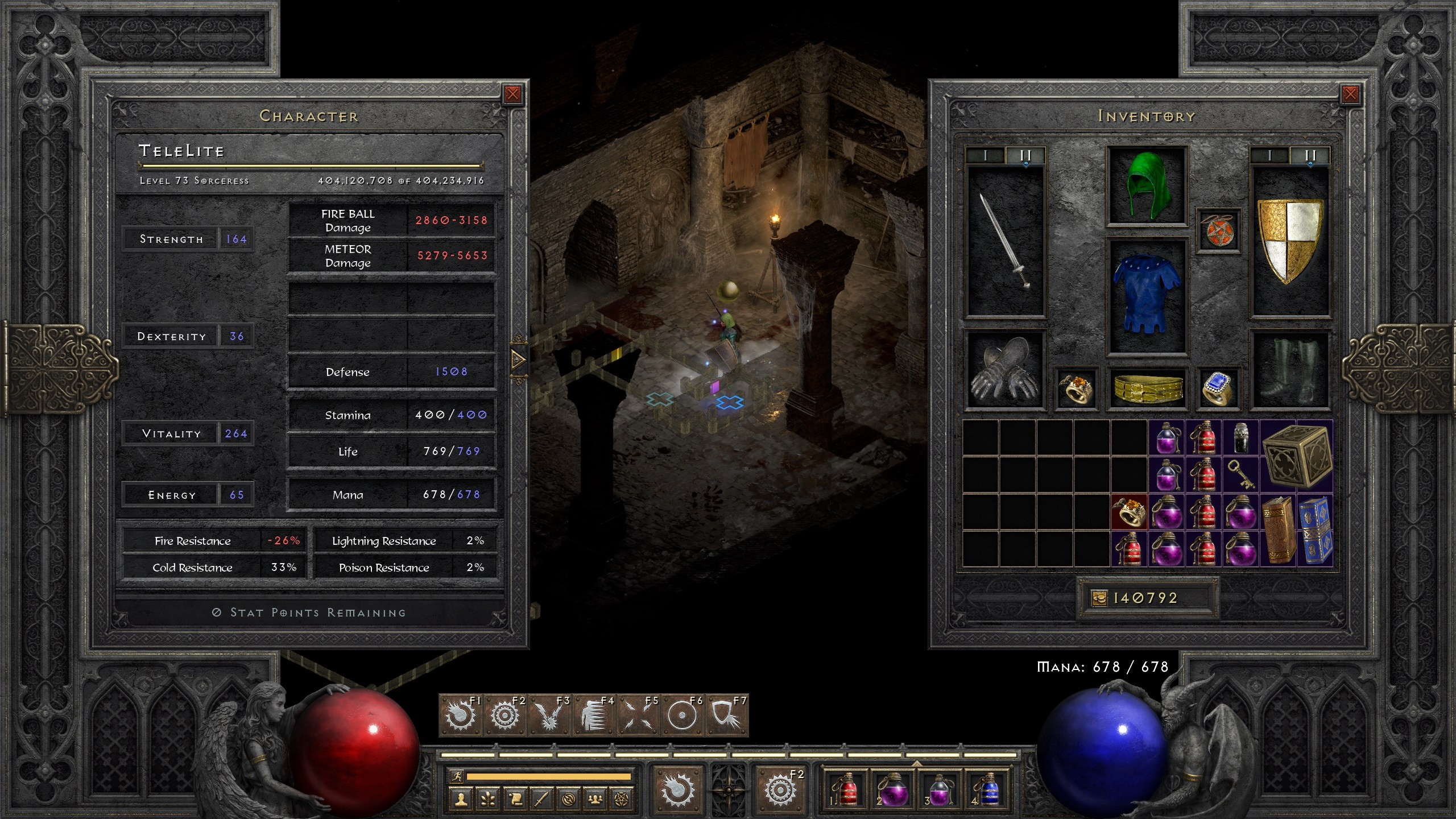Pick up the equipped pentagram amulet
1456x819 pixels.
point(1218,230)
